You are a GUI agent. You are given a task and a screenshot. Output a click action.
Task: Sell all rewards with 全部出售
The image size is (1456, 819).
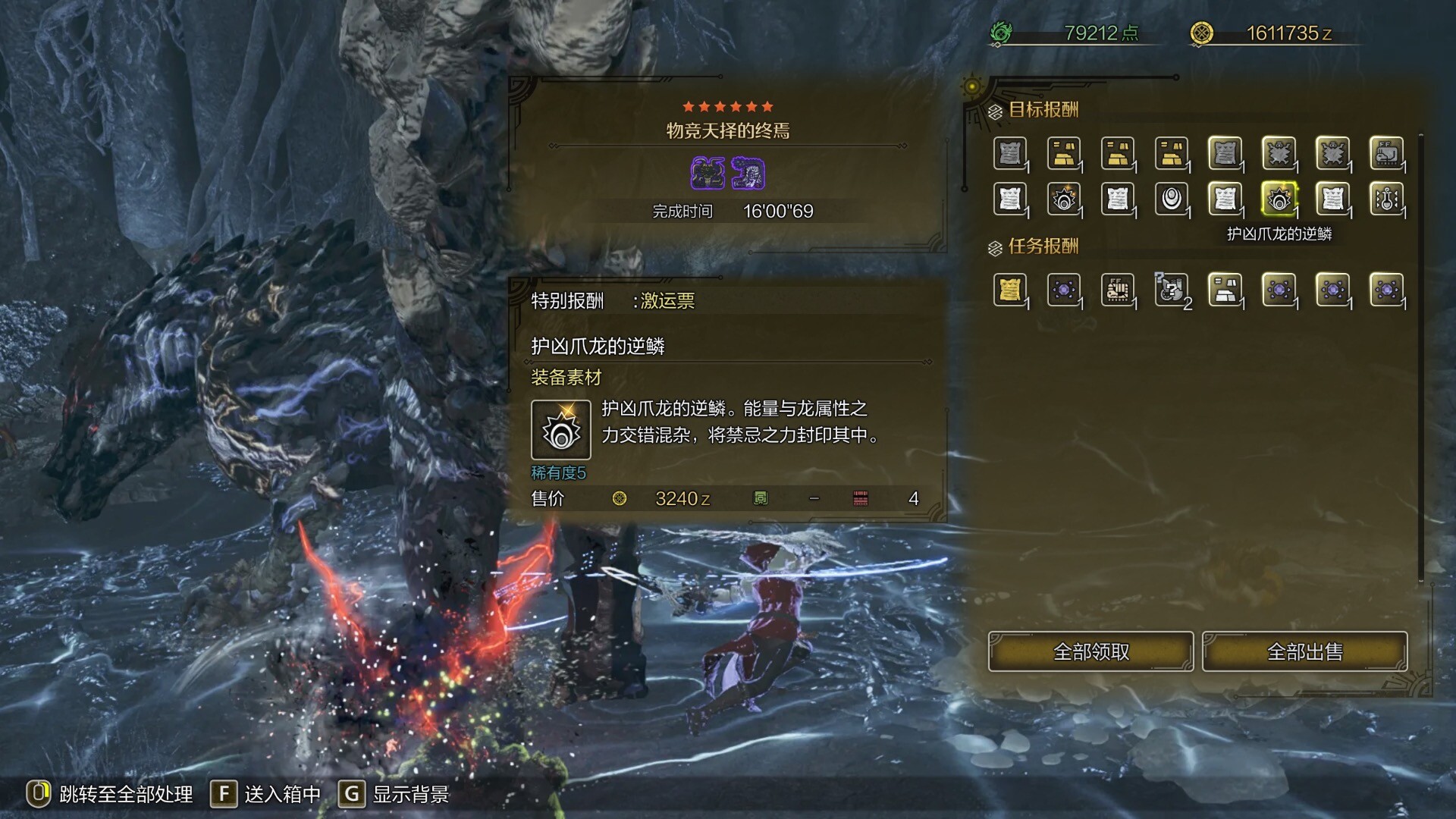coord(1304,651)
